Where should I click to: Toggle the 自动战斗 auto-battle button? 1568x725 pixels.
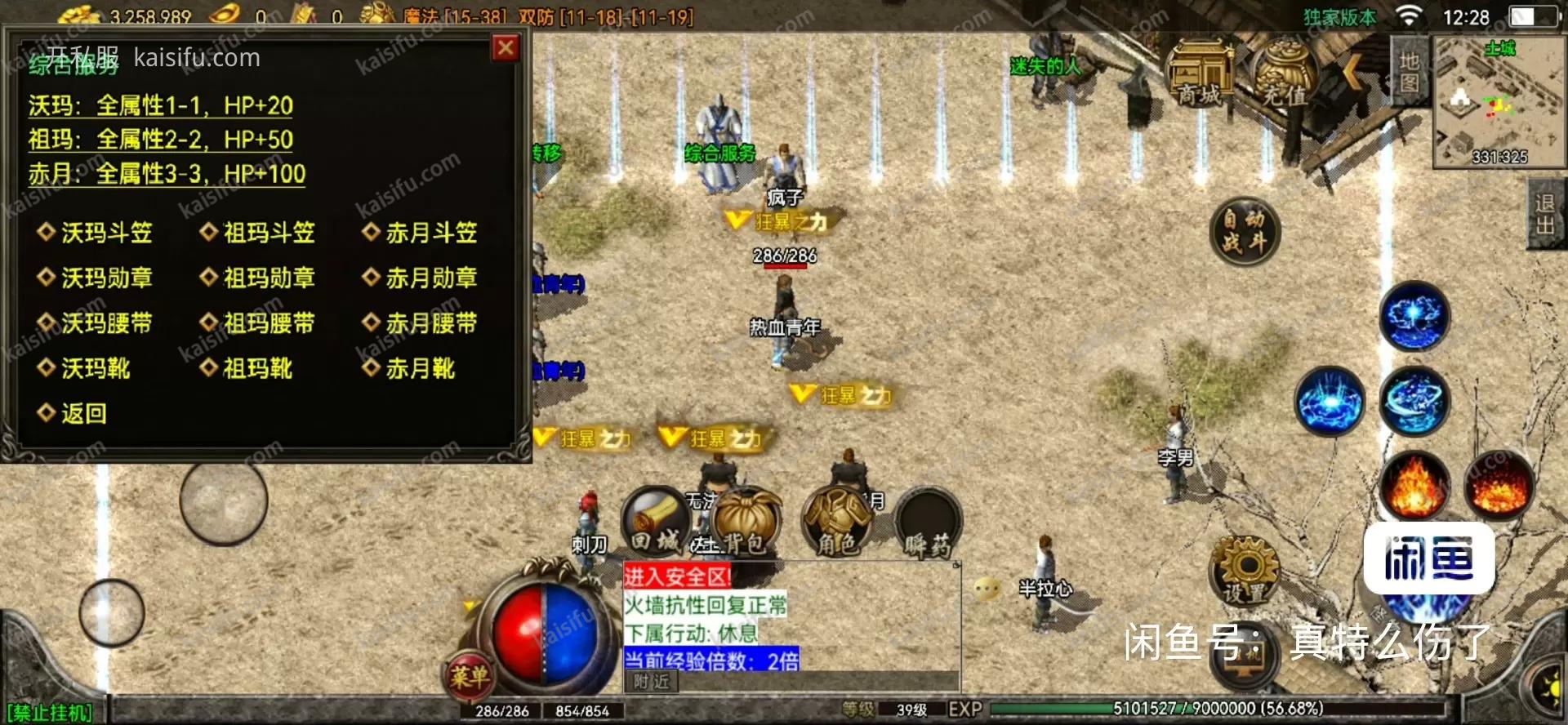(1244, 232)
